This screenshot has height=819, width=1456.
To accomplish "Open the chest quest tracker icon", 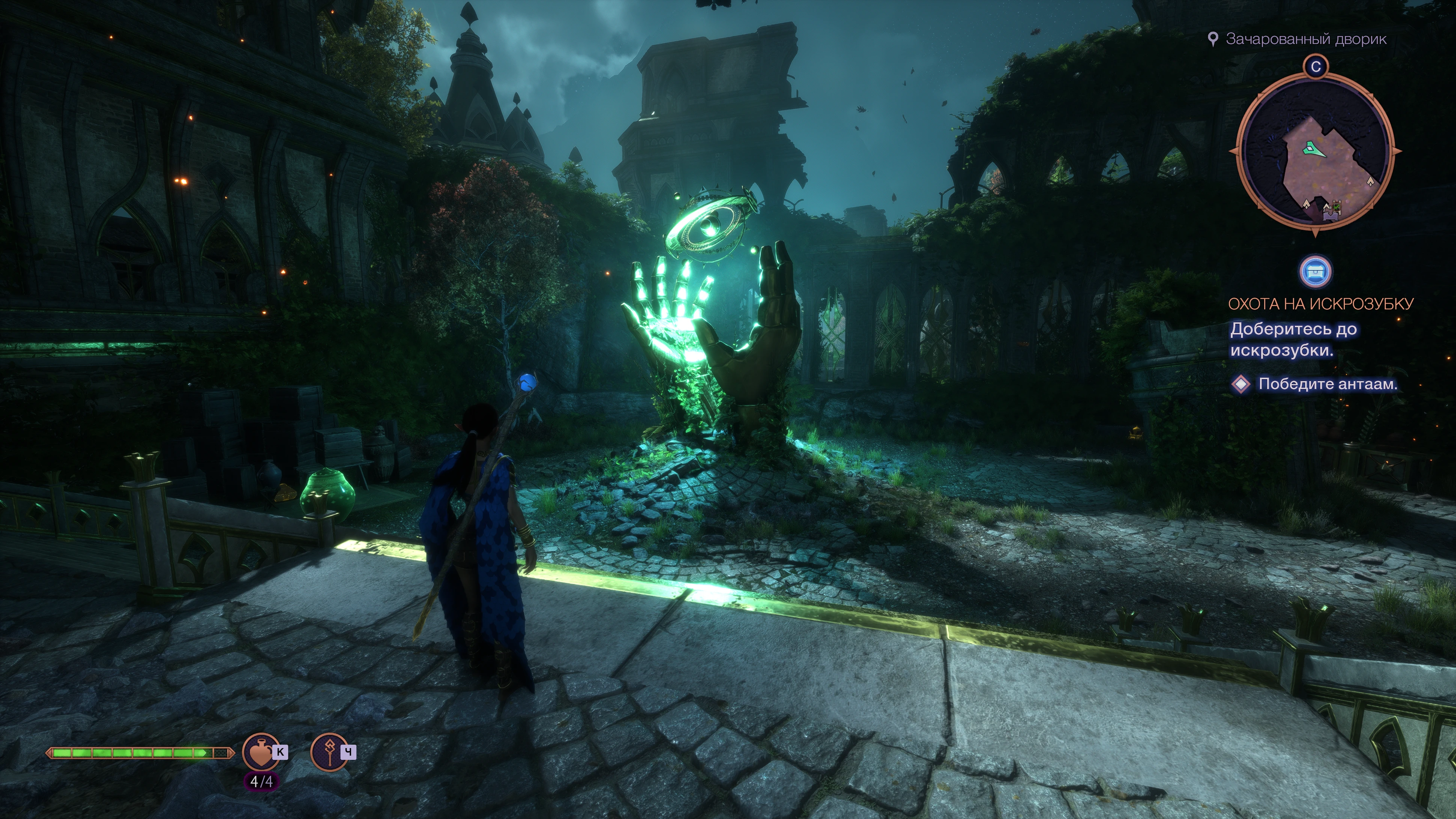I will click(x=1315, y=272).
